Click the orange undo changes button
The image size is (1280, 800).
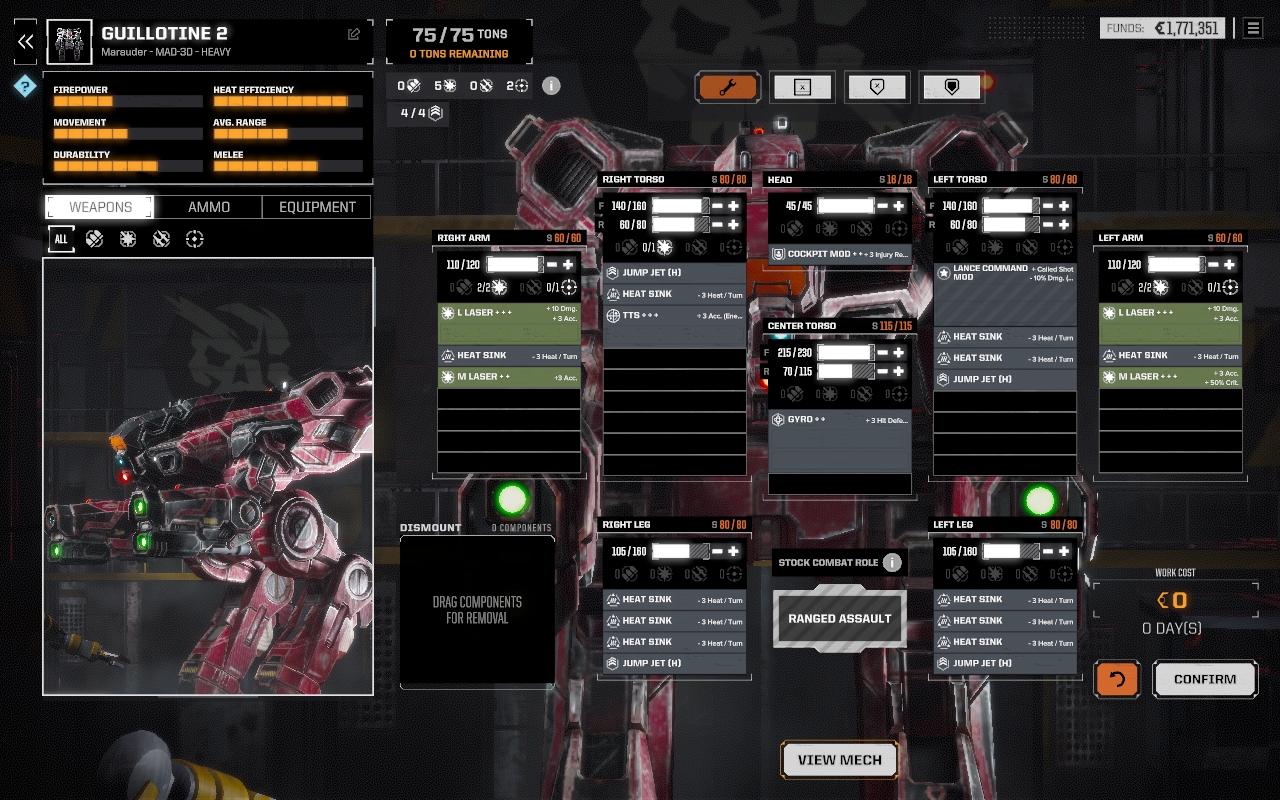pyautogui.click(x=1117, y=679)
